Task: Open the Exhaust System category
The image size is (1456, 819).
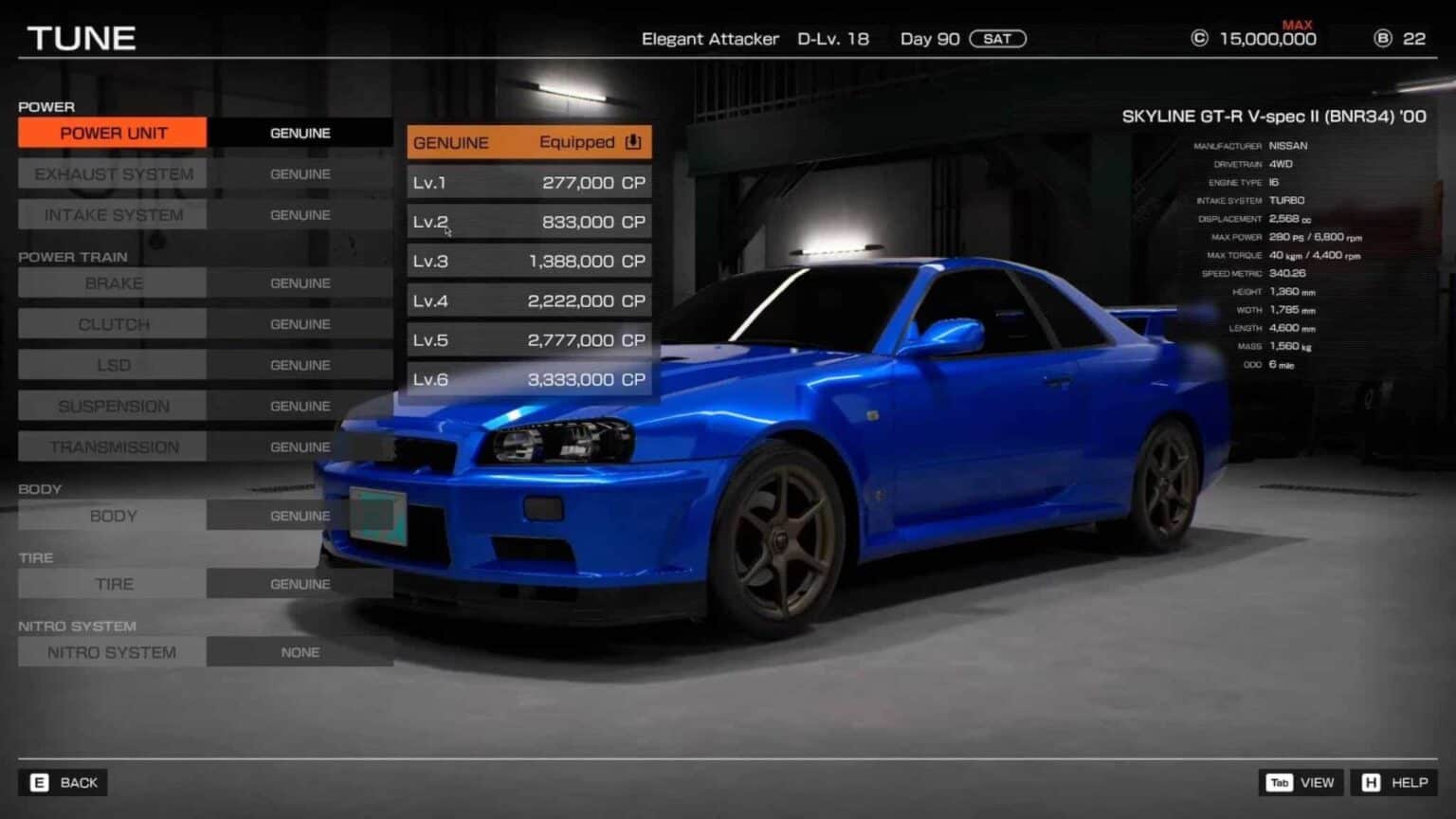Action: (113, 174)
